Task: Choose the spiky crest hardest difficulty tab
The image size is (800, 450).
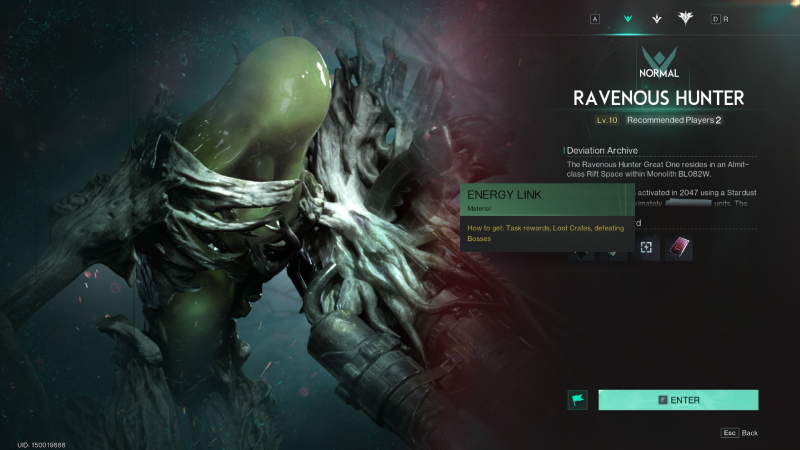Action: (x=686, y=18)
